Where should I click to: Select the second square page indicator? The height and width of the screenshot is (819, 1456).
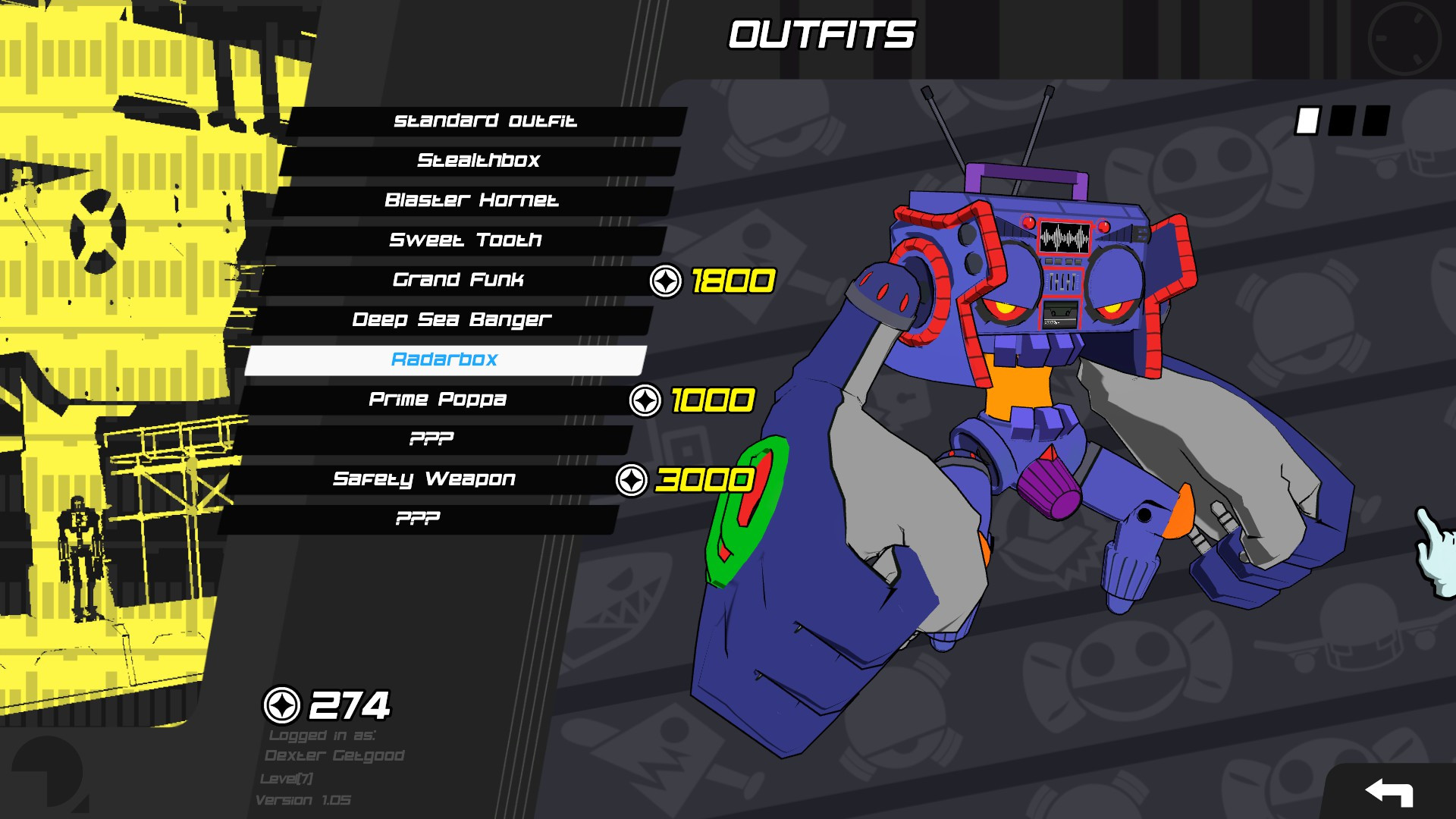1343,121
